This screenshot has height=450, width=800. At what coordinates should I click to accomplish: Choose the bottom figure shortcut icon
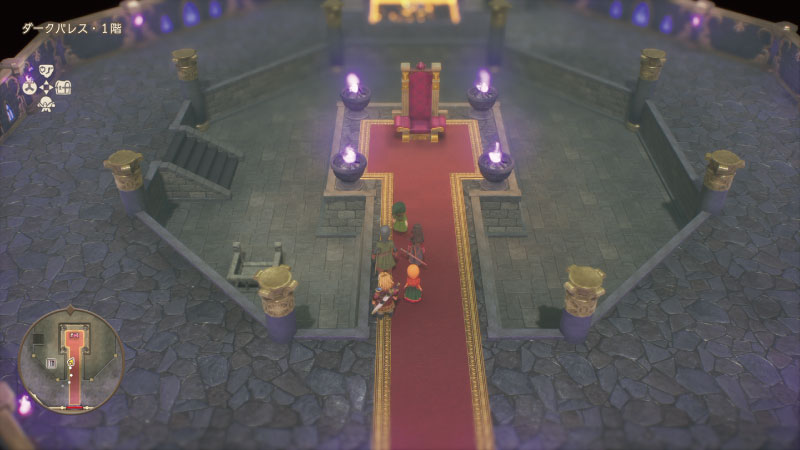[x=46, y=103]
